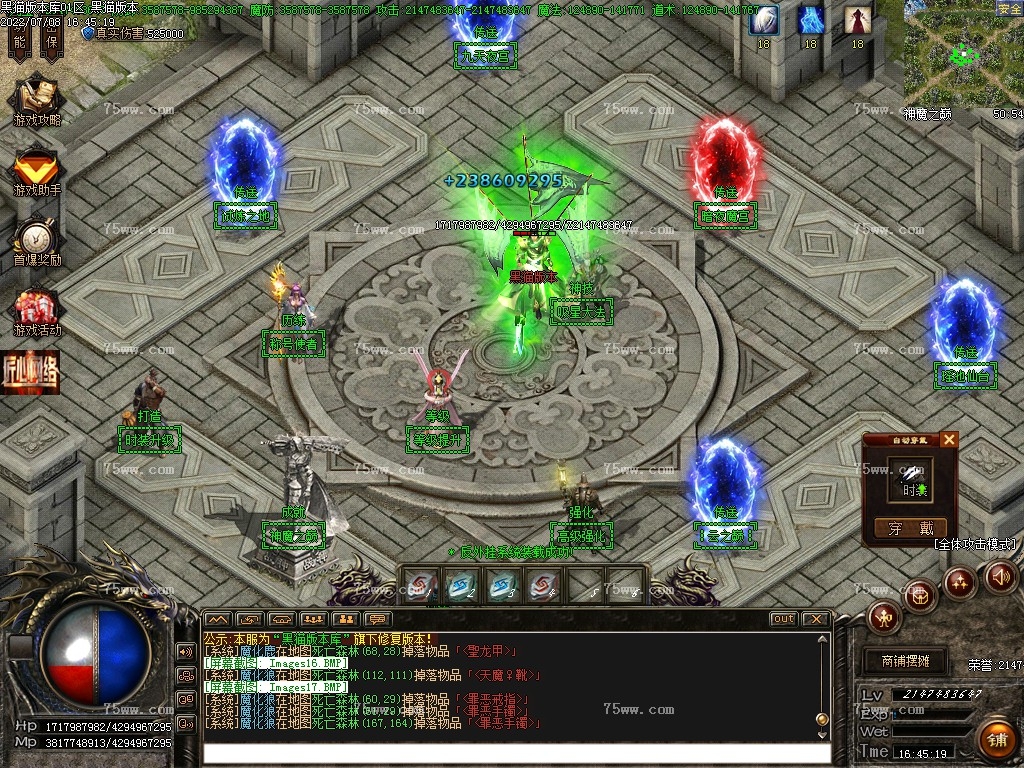The image size is (1024, 768).
Task: Toggle the sound speaker button
Action: click(x=1001, y=576)
